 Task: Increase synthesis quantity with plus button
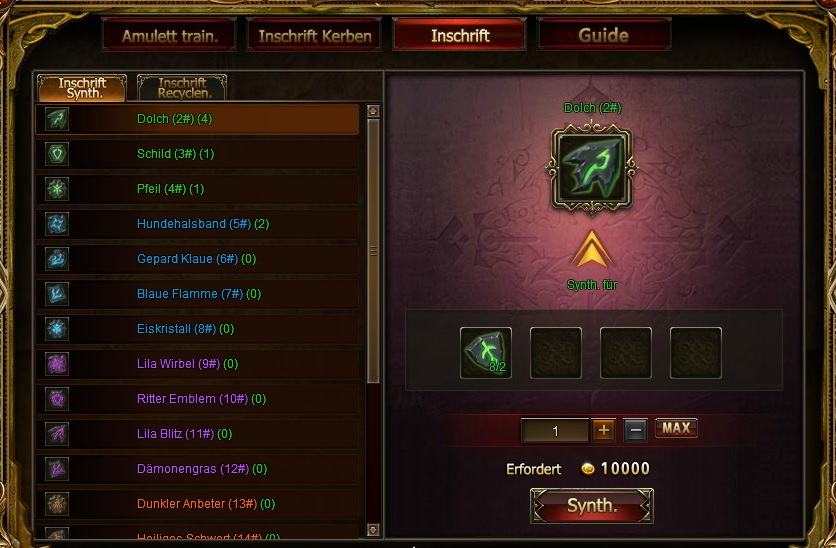(x=604, y=430)
